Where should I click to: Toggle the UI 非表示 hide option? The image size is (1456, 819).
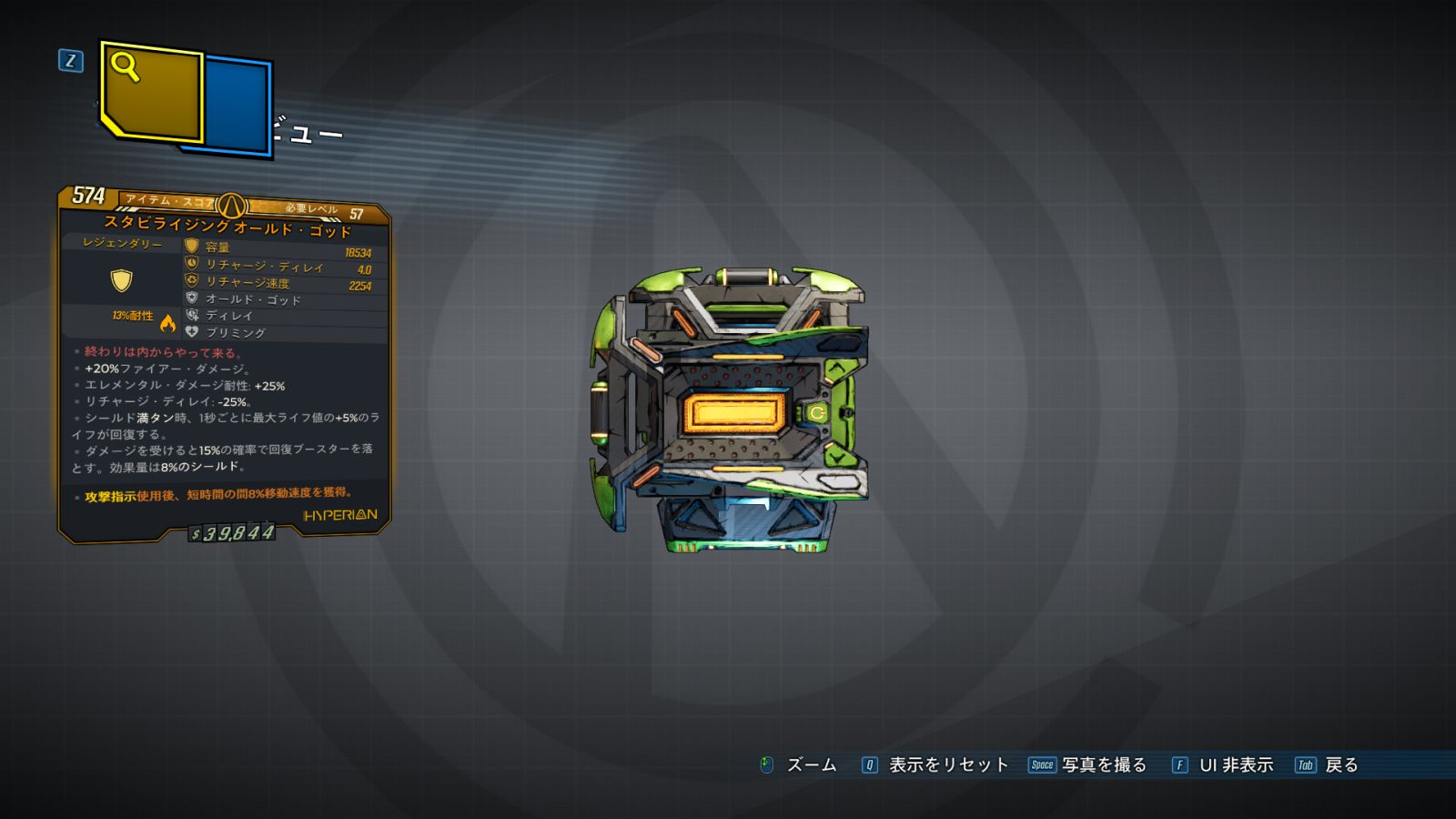click(1235, 765)
